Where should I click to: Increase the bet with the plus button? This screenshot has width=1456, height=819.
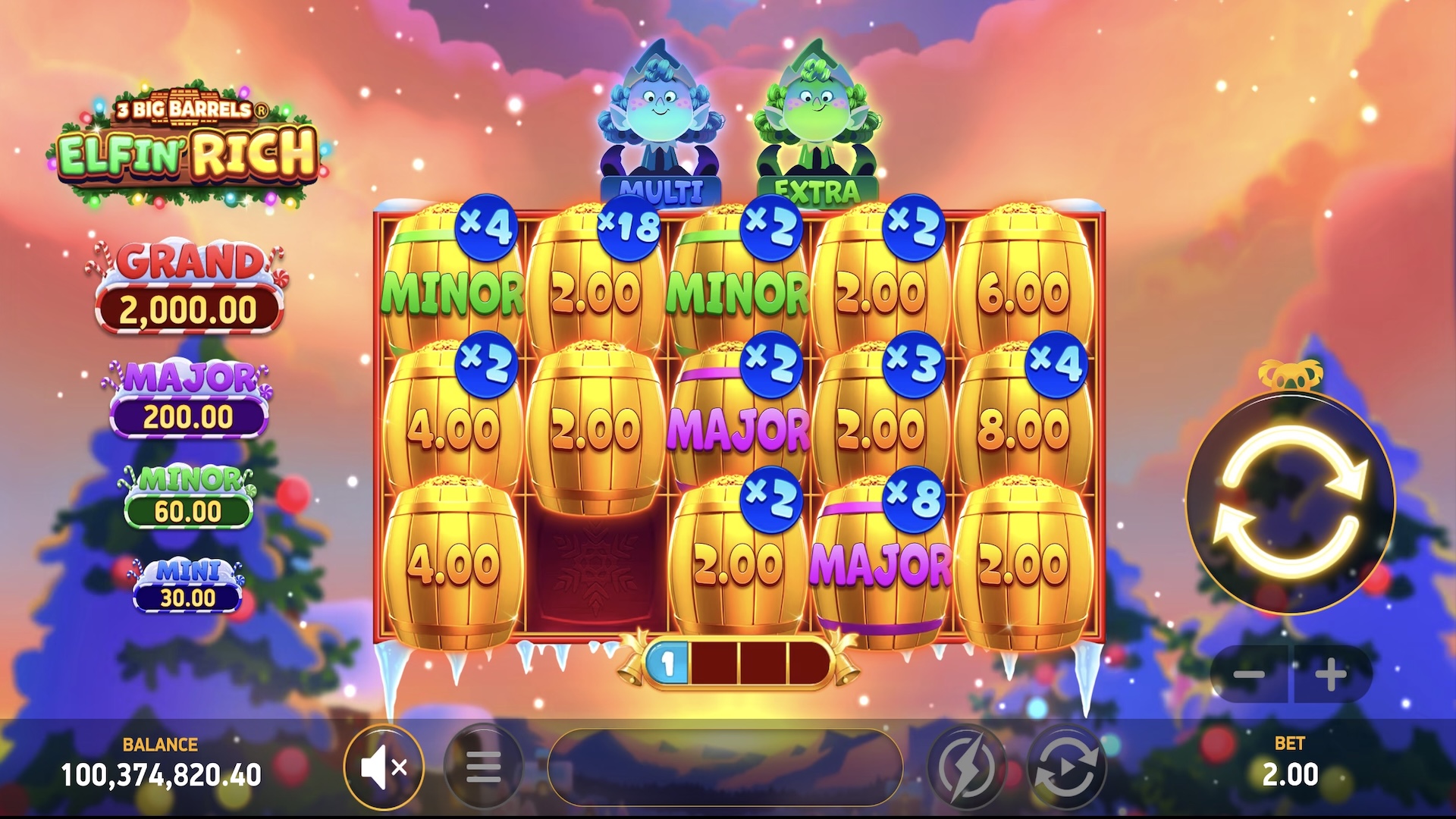(x=1331, y=674)
